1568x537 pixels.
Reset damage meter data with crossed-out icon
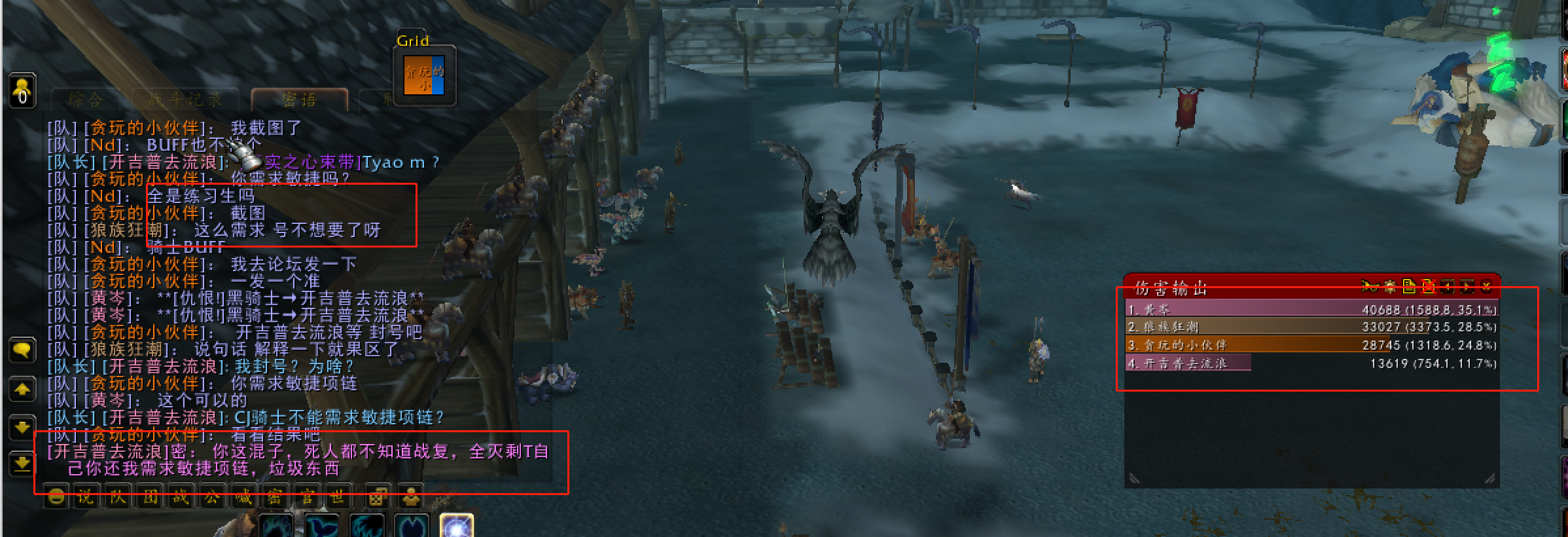tap(1428, 286)
